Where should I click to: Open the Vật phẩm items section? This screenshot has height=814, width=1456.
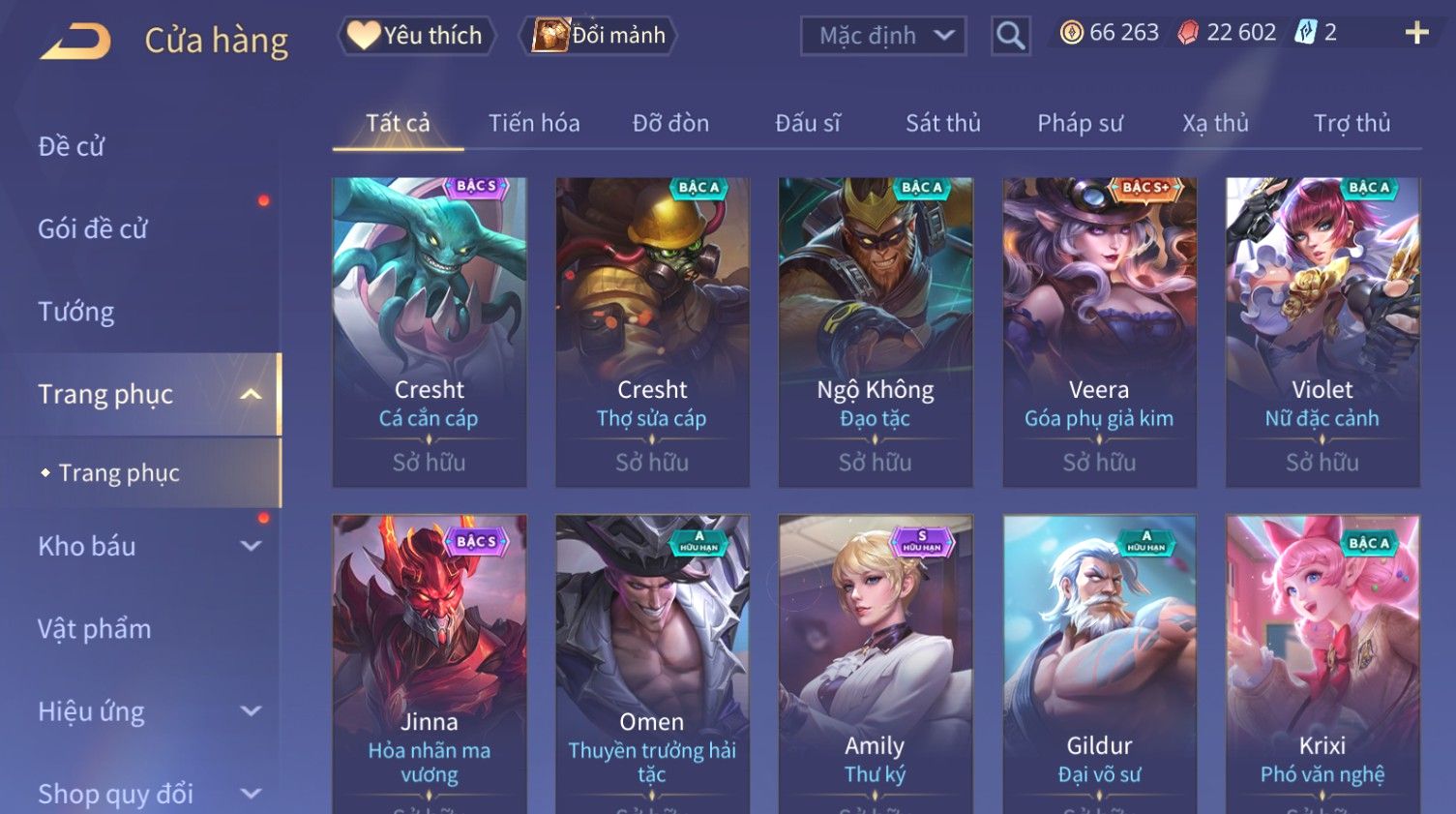click(x=95, y=629)
